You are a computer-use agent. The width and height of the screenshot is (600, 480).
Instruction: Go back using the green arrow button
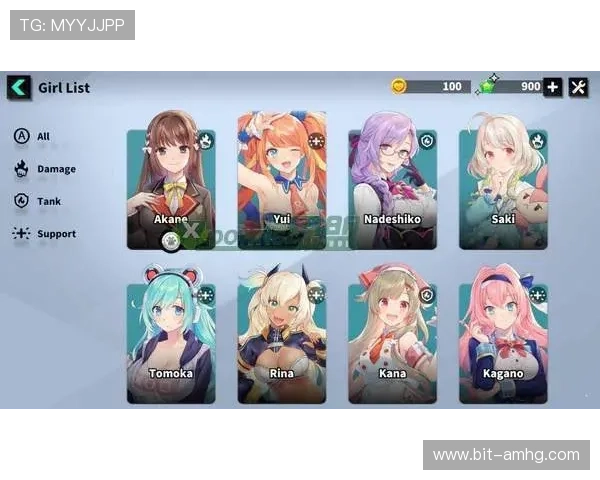(19, 87)
